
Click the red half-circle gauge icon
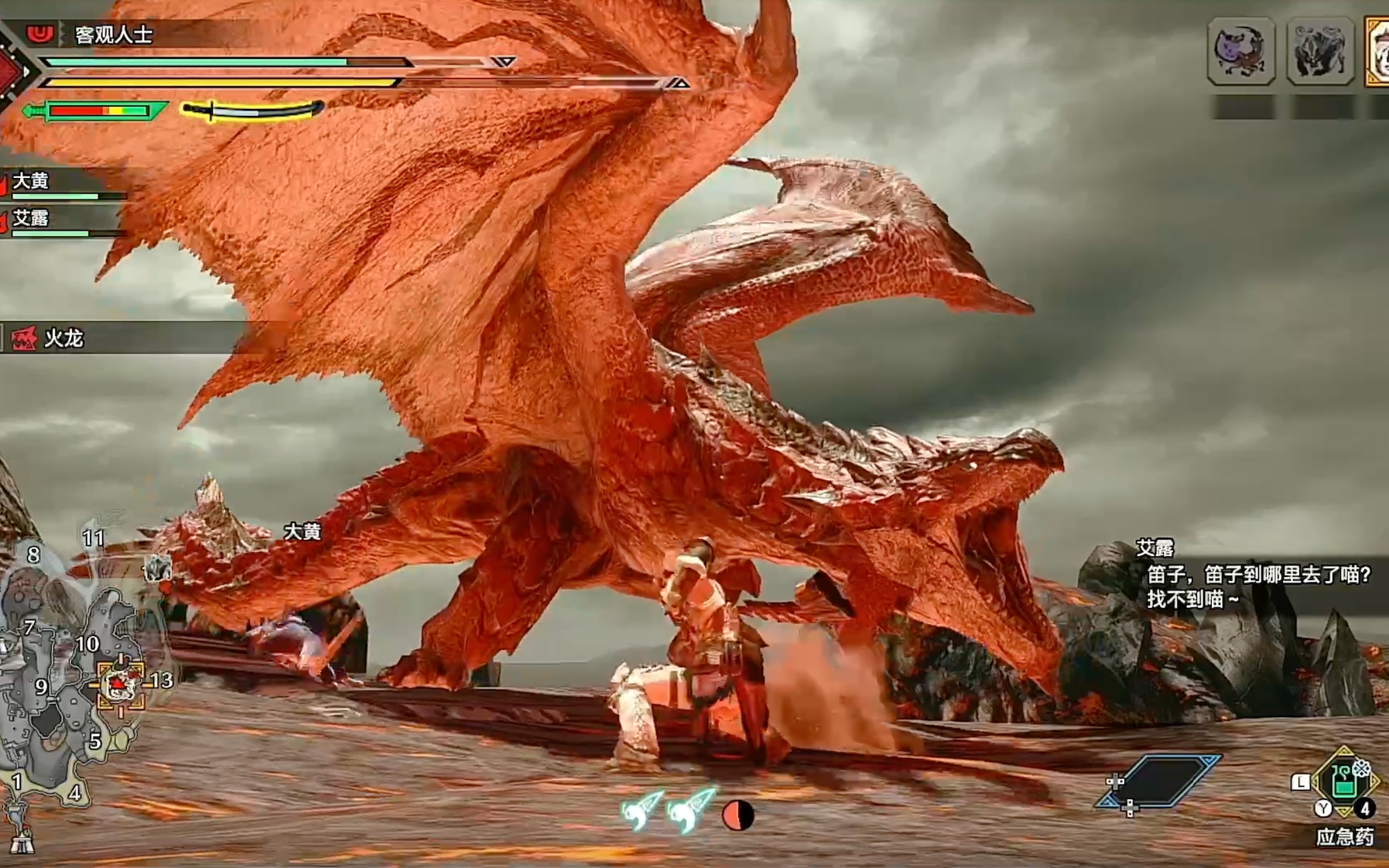737,815
